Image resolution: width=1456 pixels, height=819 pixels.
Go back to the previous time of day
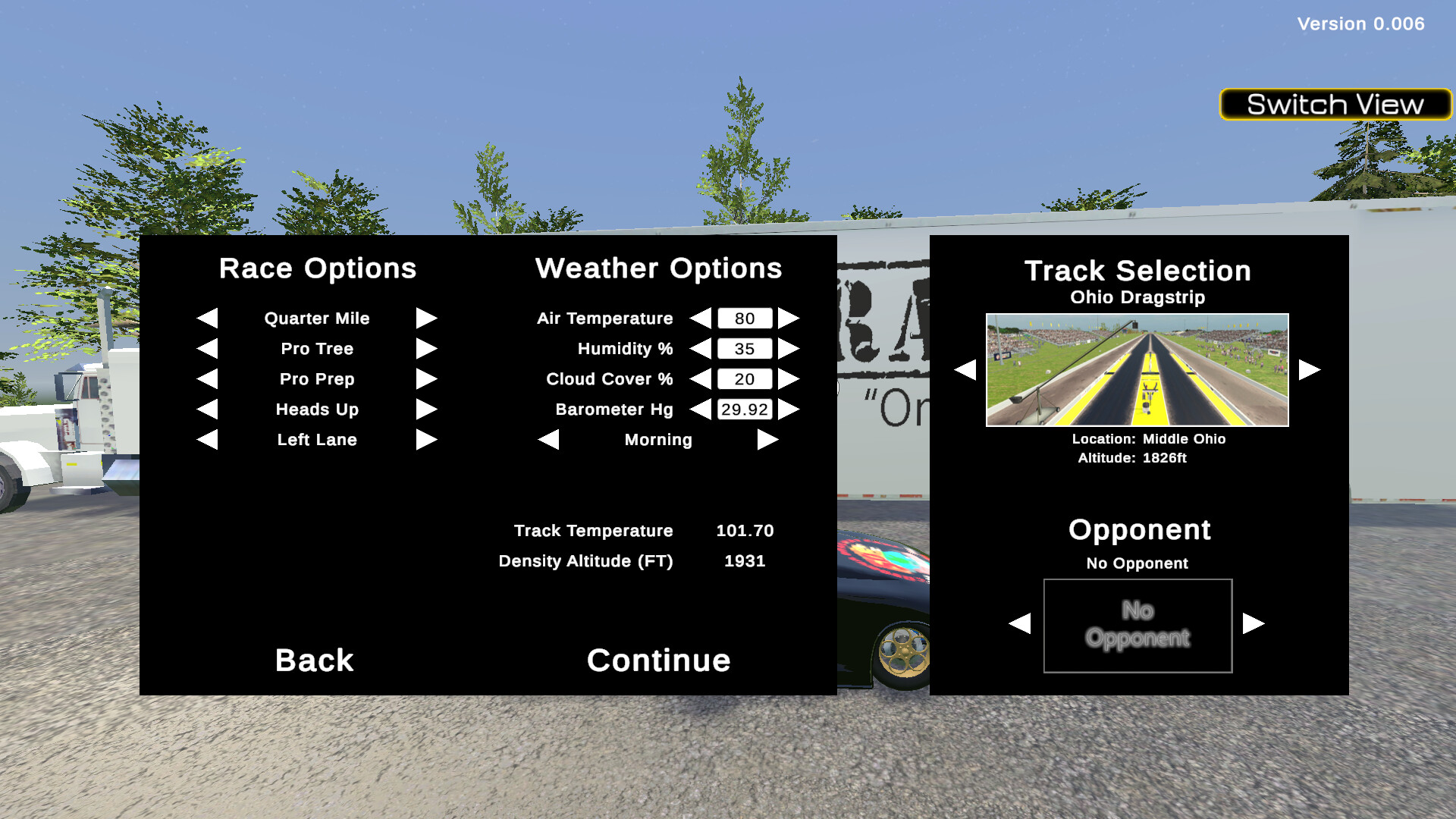548,440
